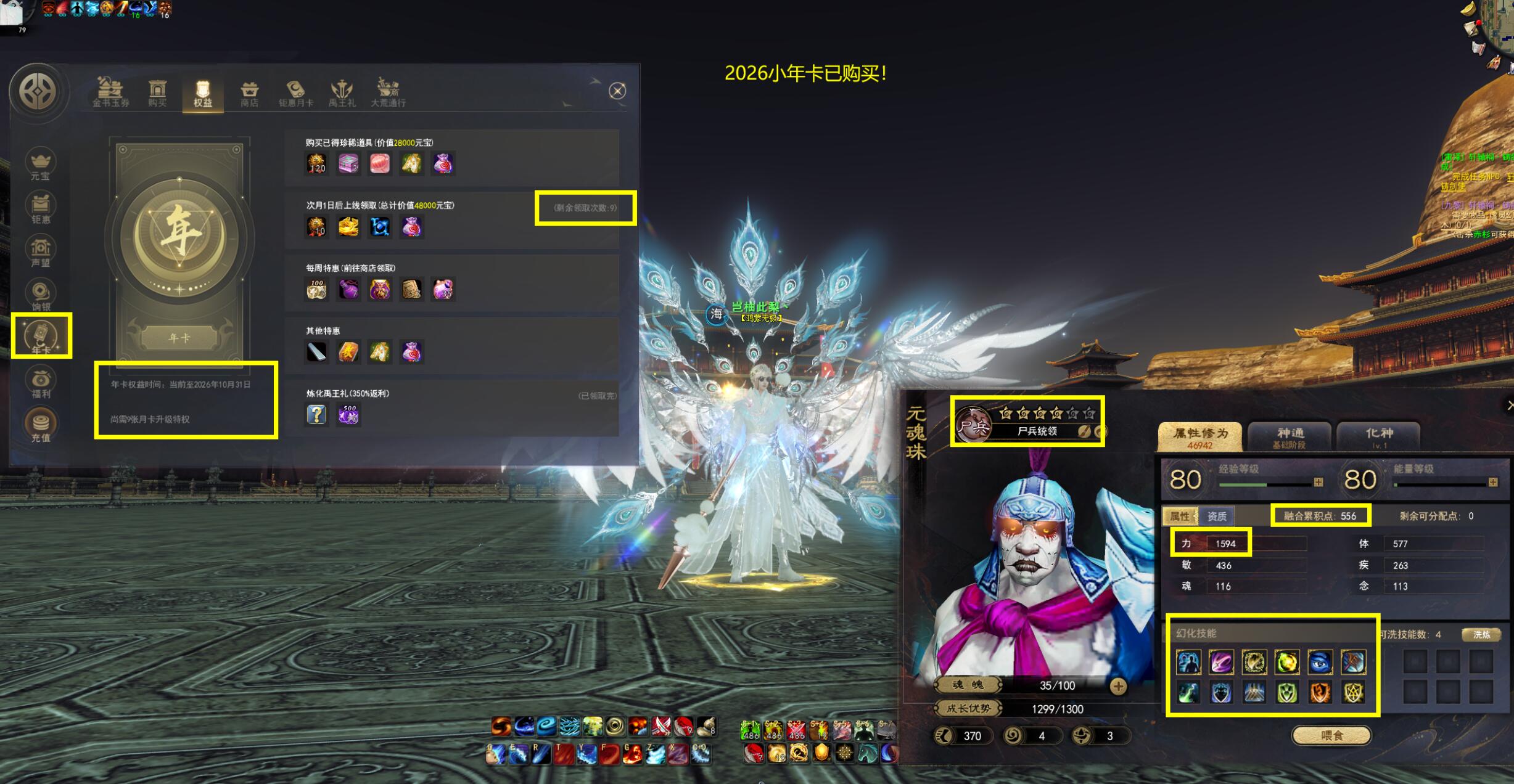
Task: Open the 钜惠月卡 monthly card tab
Action: (x=296, y=94)
